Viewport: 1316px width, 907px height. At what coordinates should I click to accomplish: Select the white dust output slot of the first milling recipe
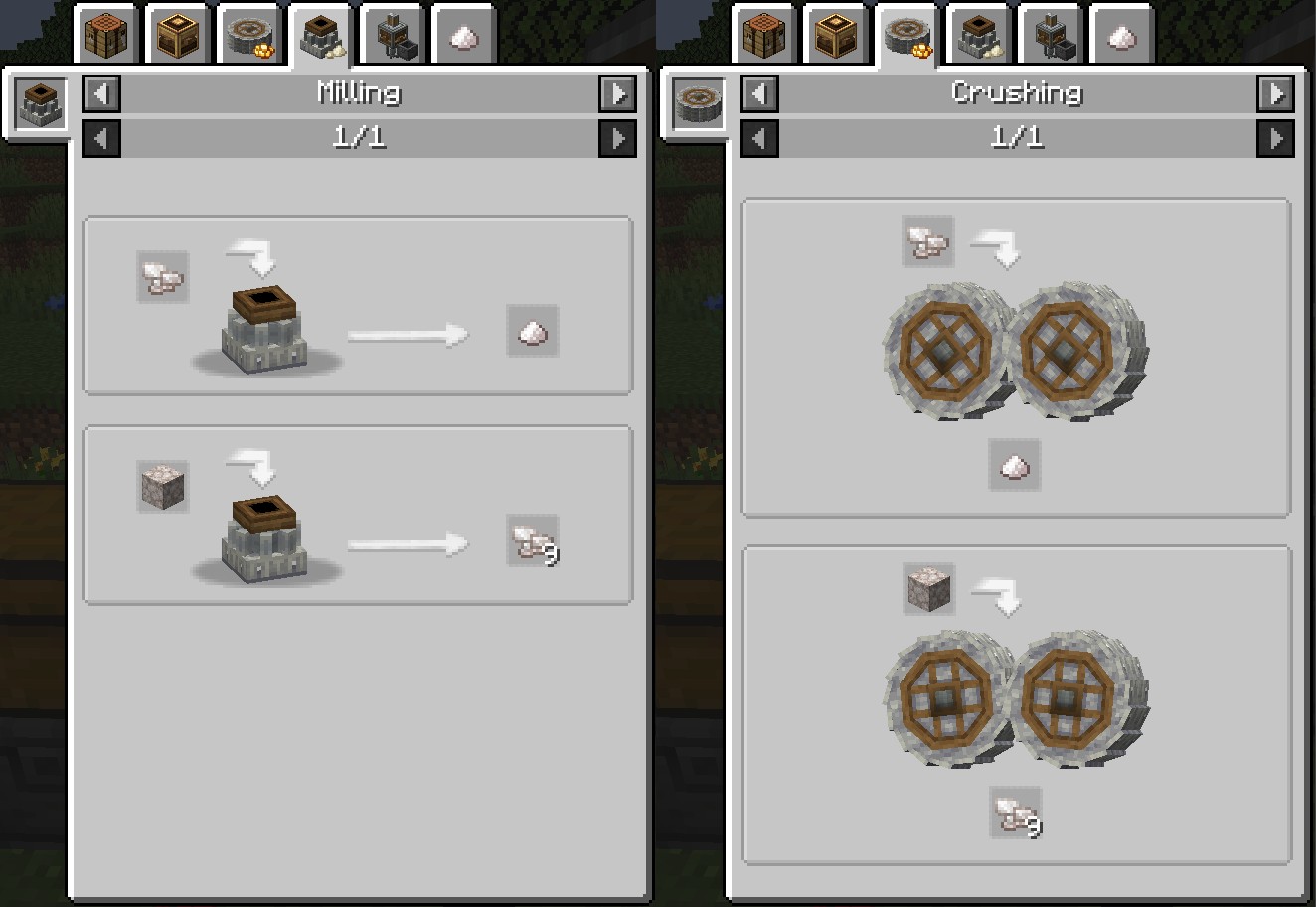coord(533,332)
